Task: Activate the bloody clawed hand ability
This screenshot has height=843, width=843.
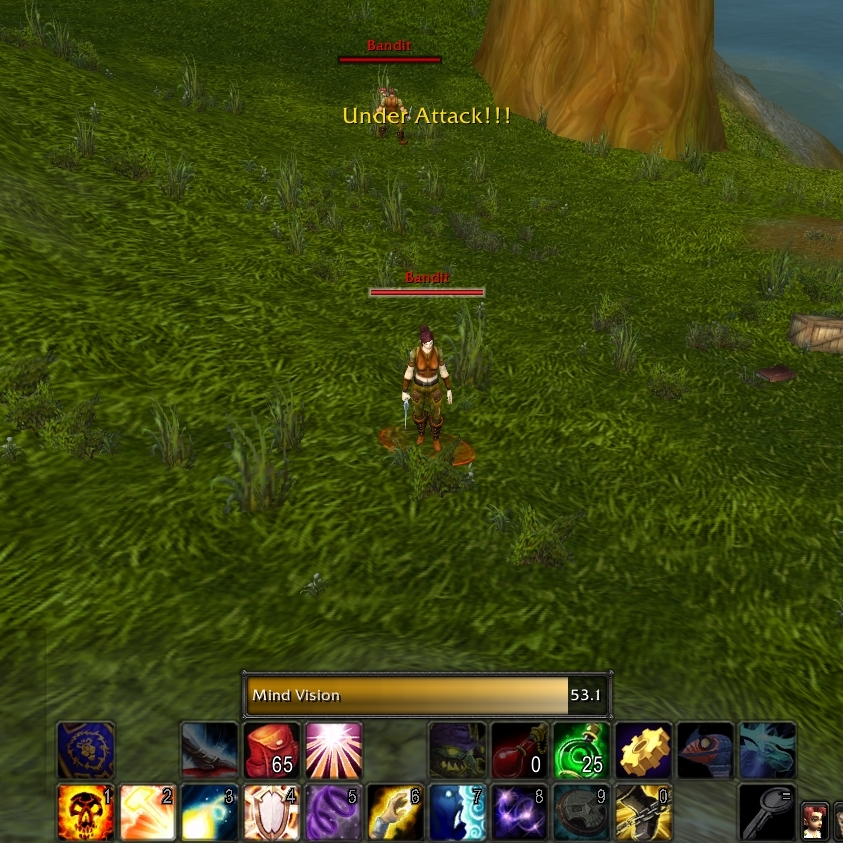Action: (210, 750)
